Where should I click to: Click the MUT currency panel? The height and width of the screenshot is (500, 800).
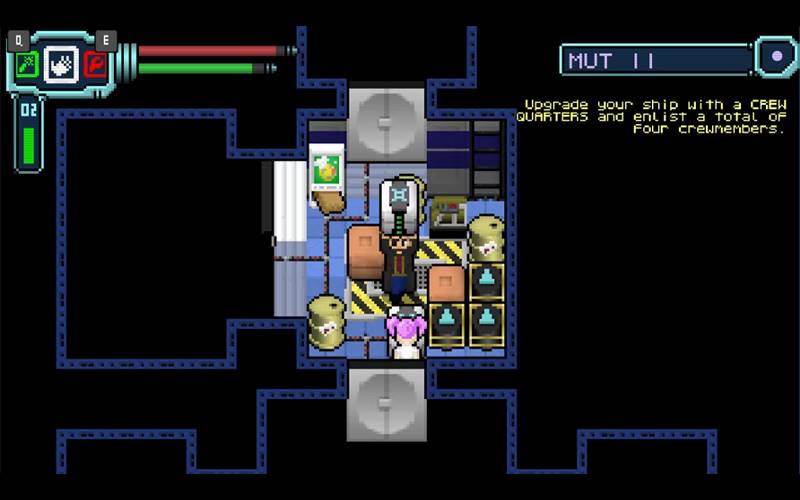(x=655, y=60)
